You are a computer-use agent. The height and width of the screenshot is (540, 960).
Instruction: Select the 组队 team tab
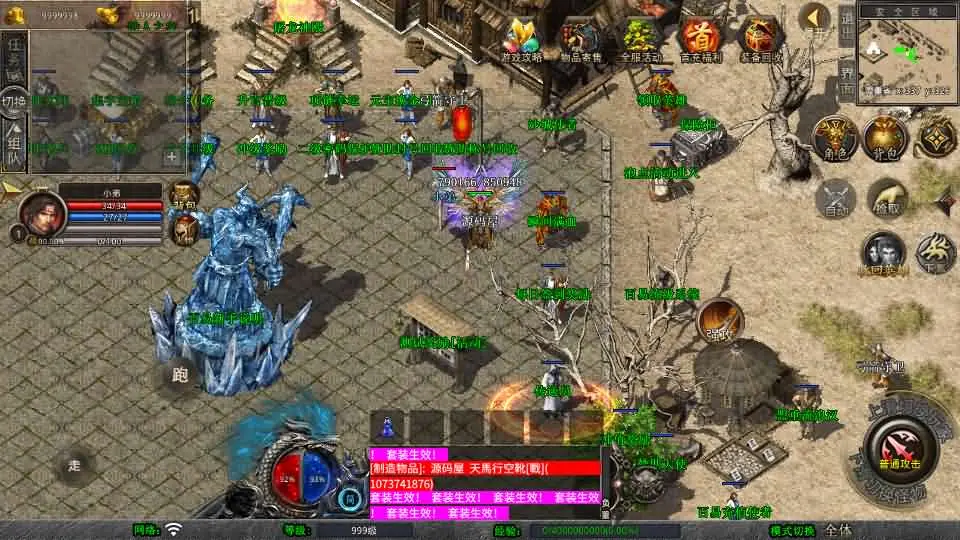pos(14,140)
